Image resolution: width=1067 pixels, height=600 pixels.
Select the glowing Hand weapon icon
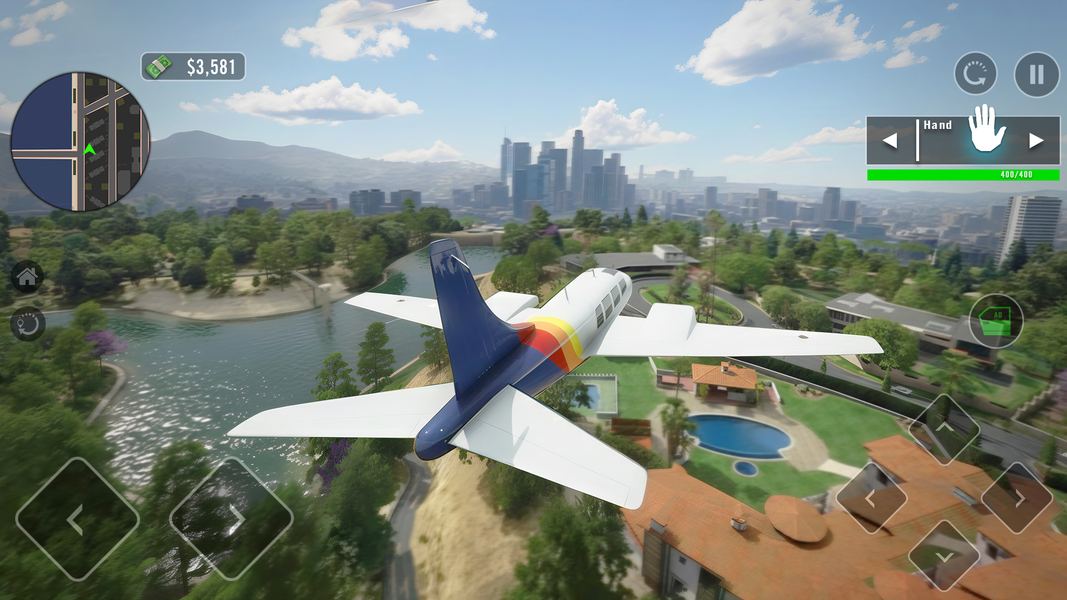click(x=987, y=131)
